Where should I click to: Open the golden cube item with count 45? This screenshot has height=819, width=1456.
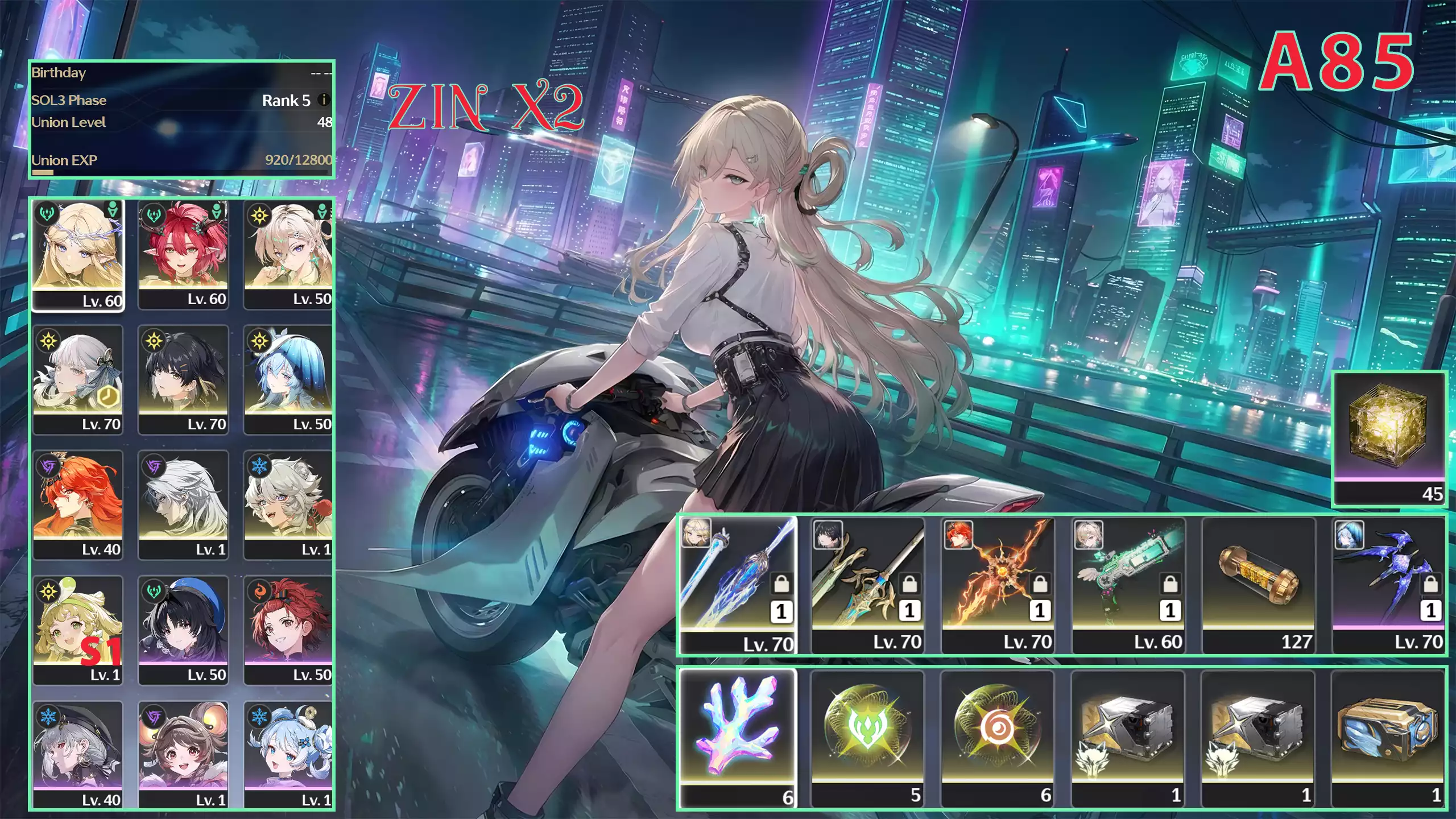[x=1389, y=438]
